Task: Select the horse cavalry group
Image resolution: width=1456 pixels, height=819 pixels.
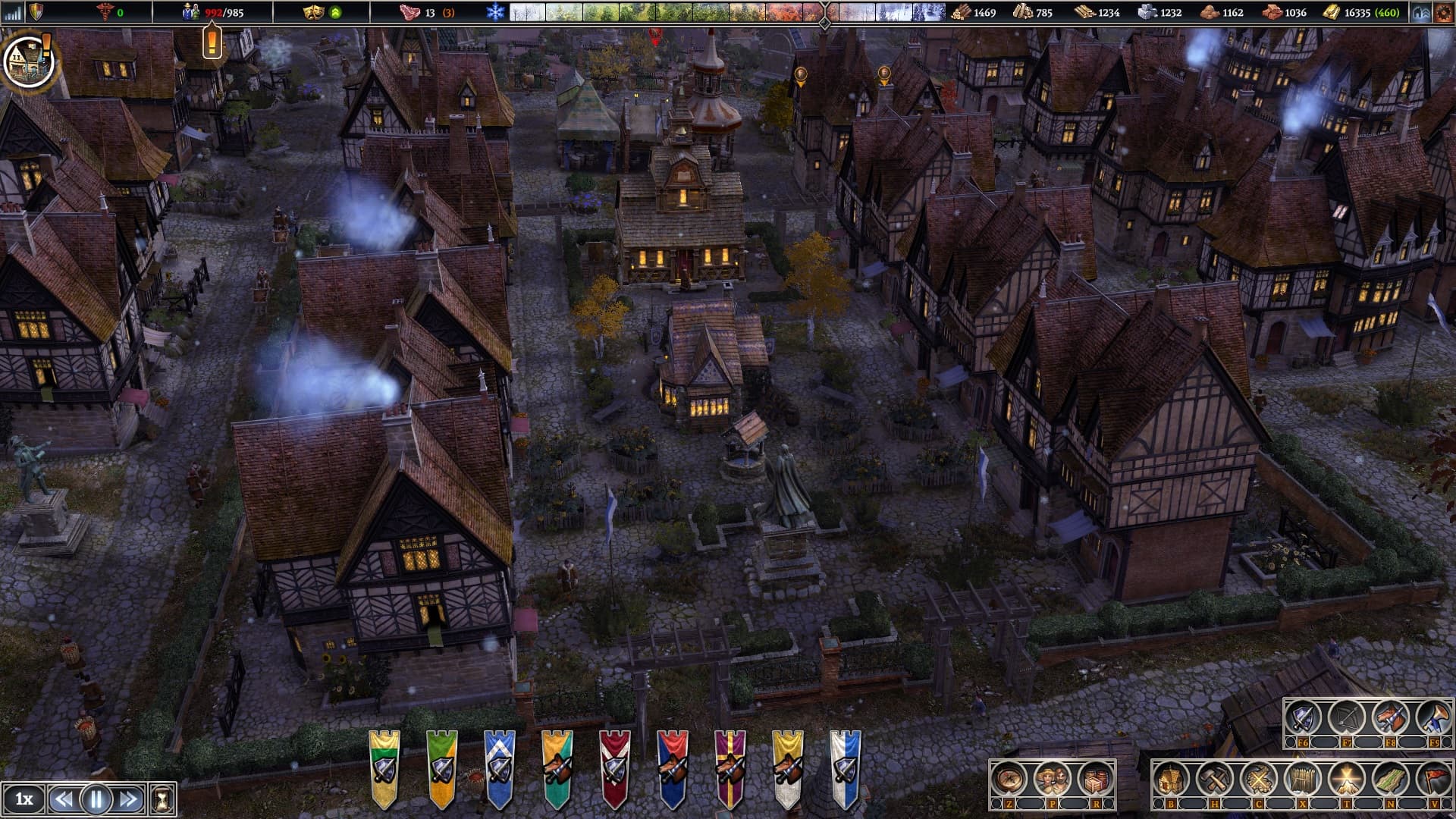Action: click(x=1390, y=717)
